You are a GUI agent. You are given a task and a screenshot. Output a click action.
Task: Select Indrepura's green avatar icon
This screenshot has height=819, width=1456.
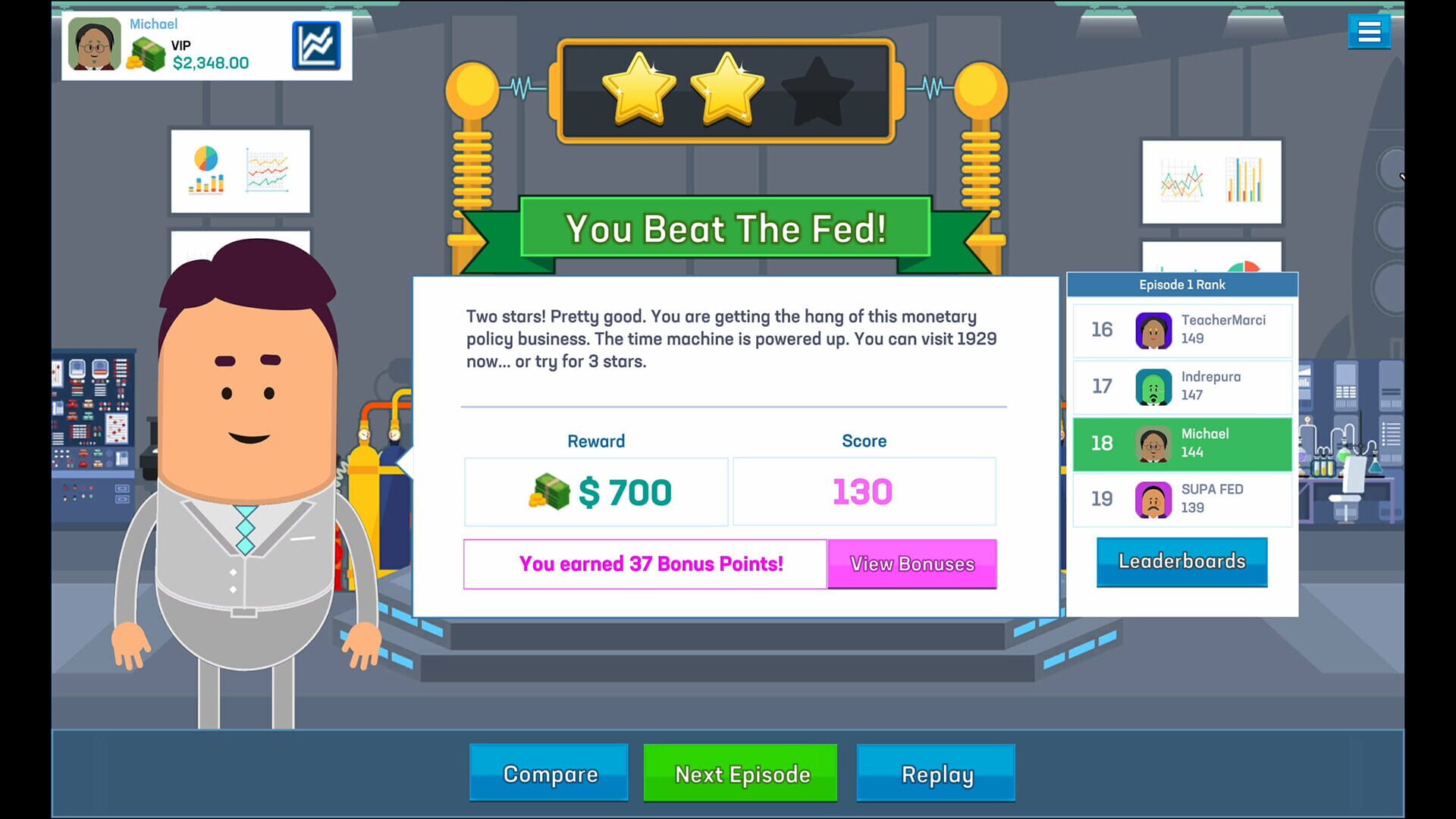point(1153,387)
